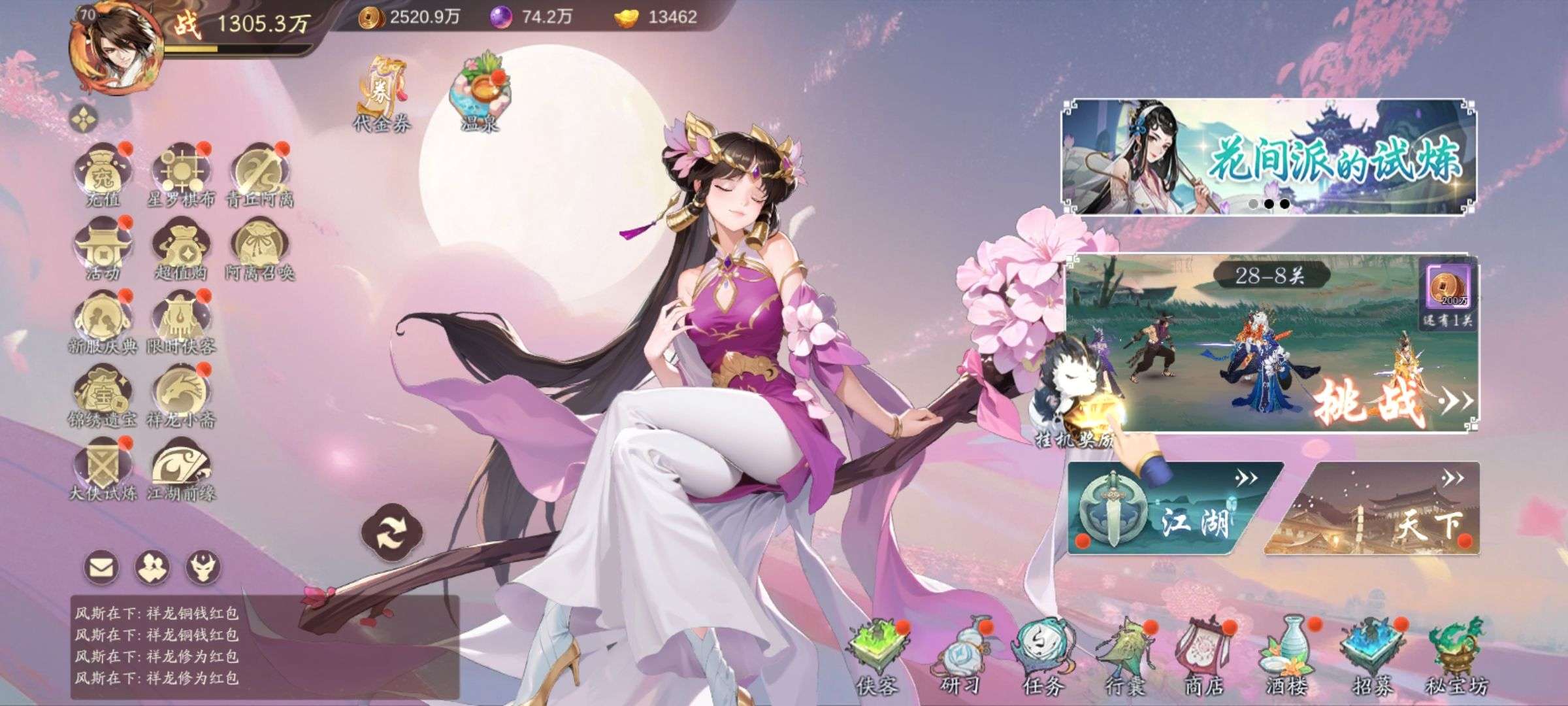The image size is (1568, 706).
Task: Open the mail envelope button
Action: pyautogui.click(x=101, y=567)
